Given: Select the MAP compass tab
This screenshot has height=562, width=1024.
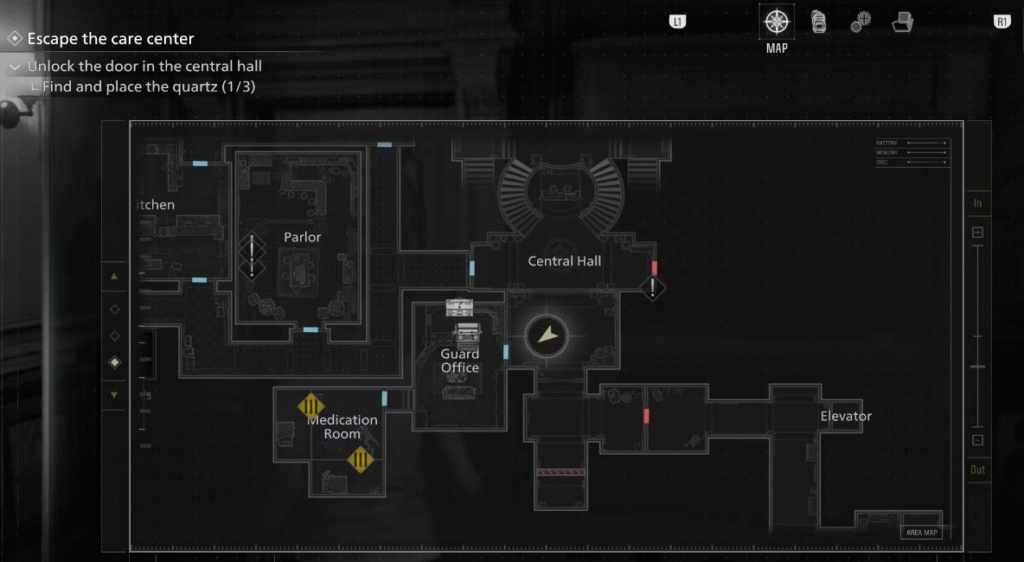Looking at the screenshot, I should click(777, 21).
